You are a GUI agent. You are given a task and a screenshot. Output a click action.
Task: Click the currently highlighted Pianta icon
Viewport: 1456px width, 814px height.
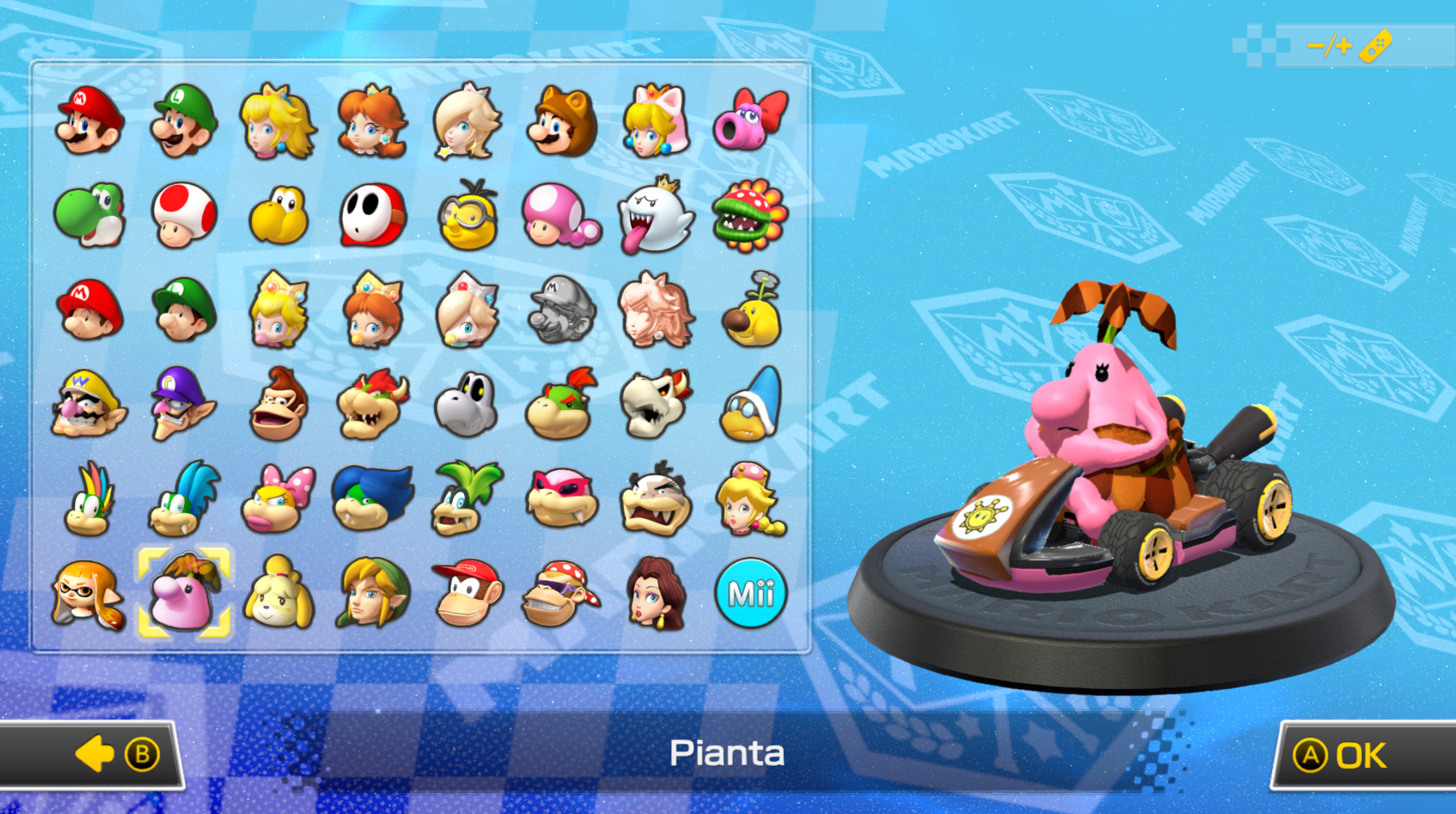click(183, 592)
